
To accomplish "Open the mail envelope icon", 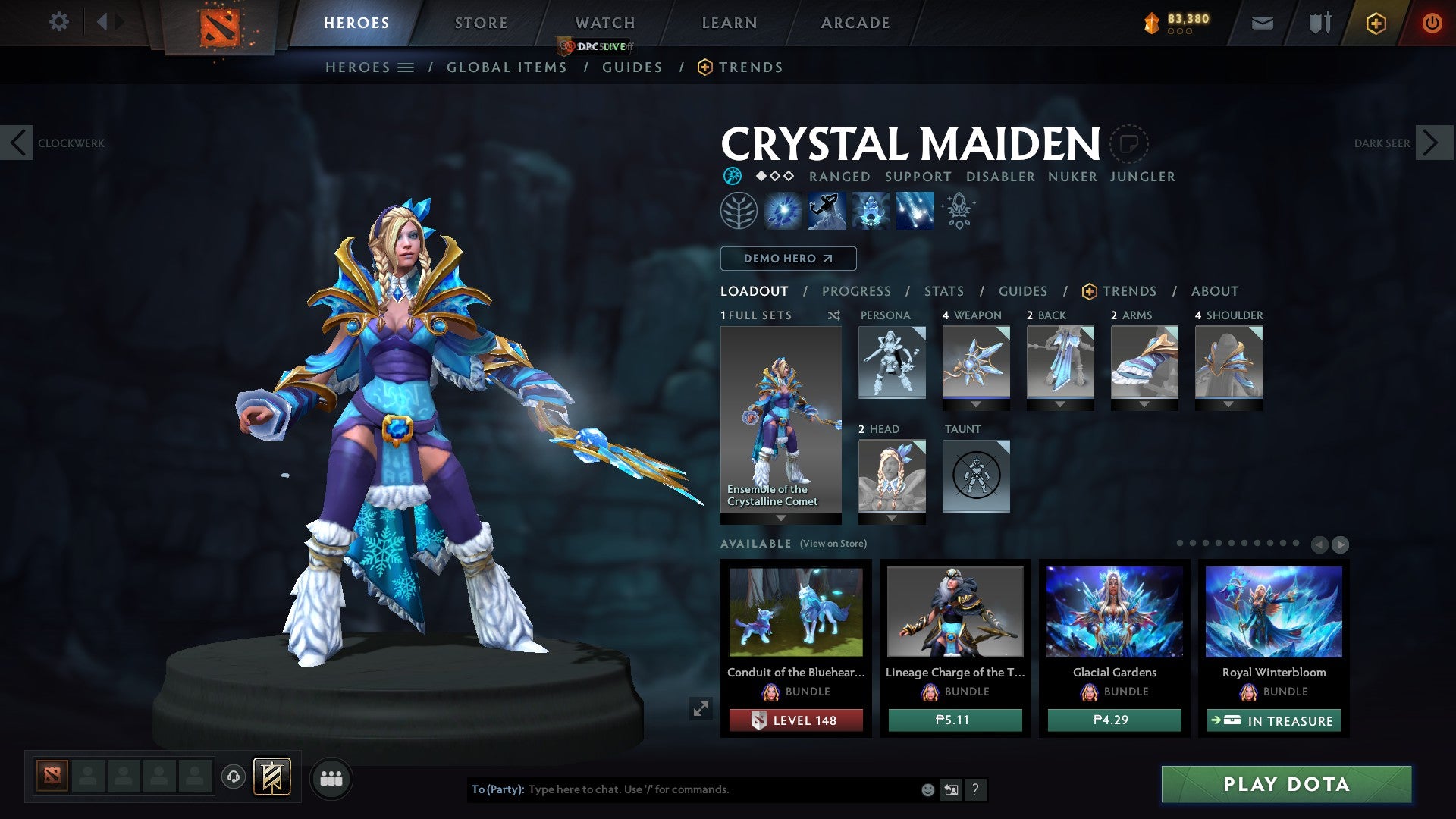I will click(x=1263, y=23).
